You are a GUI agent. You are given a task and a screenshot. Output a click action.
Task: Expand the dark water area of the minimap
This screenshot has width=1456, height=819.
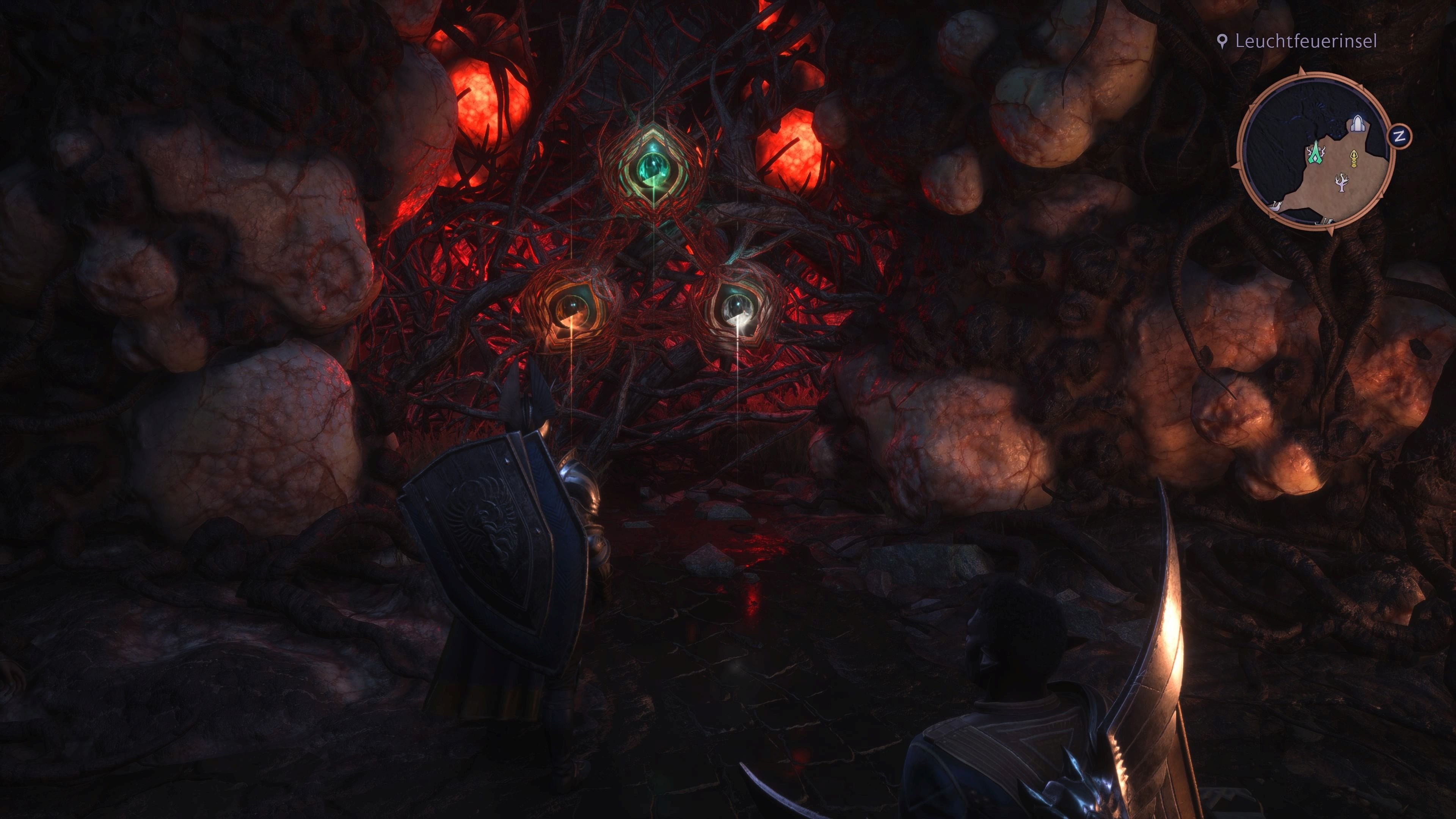tap(1289, 113)
